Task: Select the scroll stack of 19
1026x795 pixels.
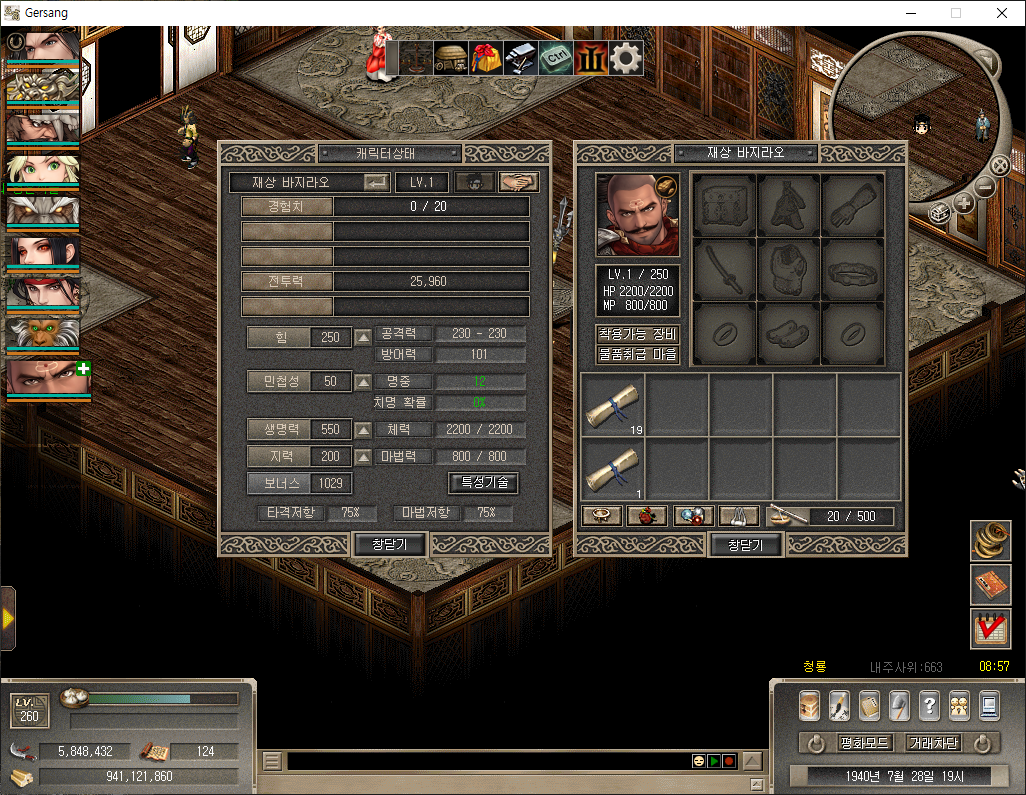Action: [613, 406]
